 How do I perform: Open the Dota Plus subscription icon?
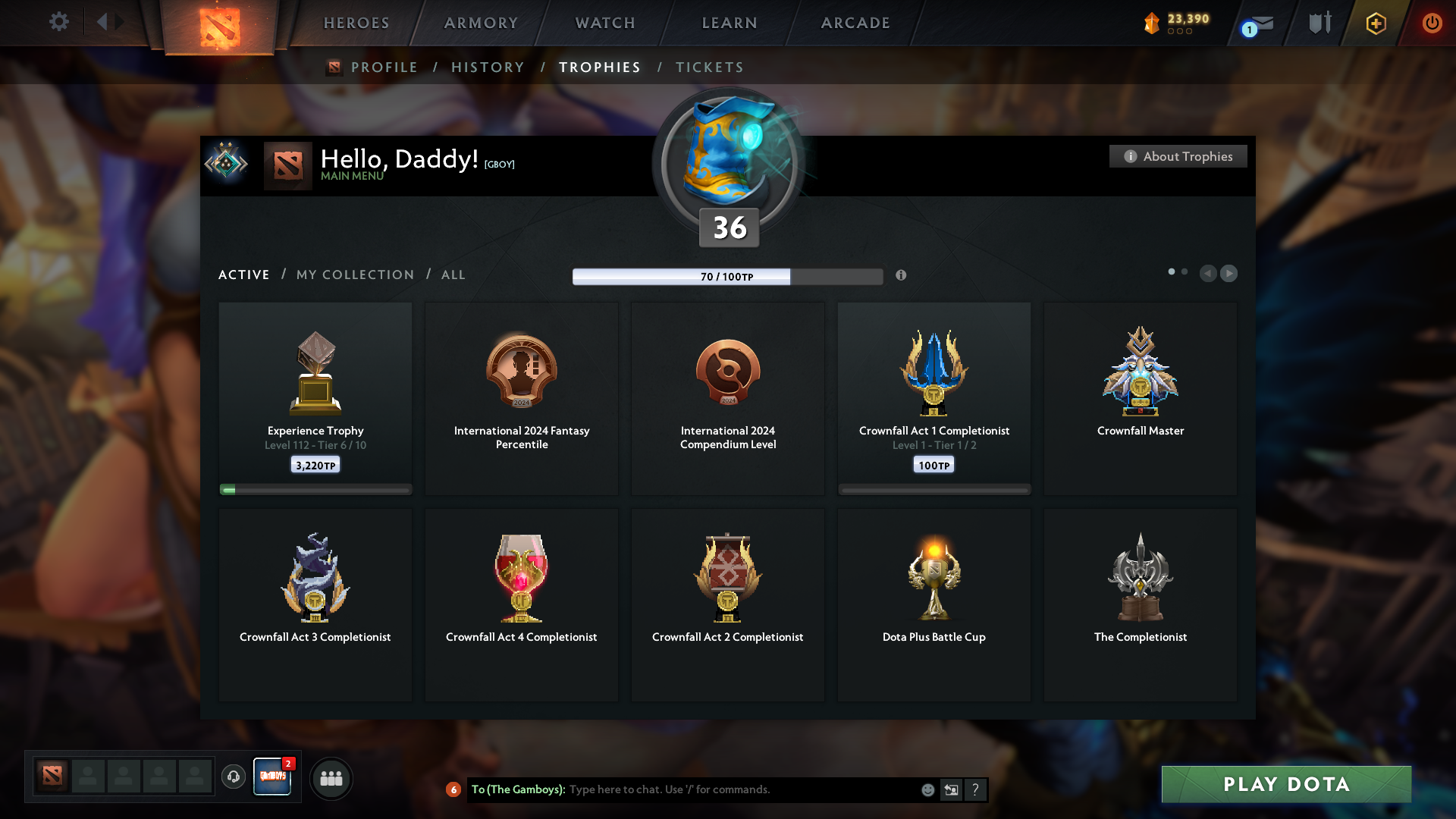[x=1375, y=24]
